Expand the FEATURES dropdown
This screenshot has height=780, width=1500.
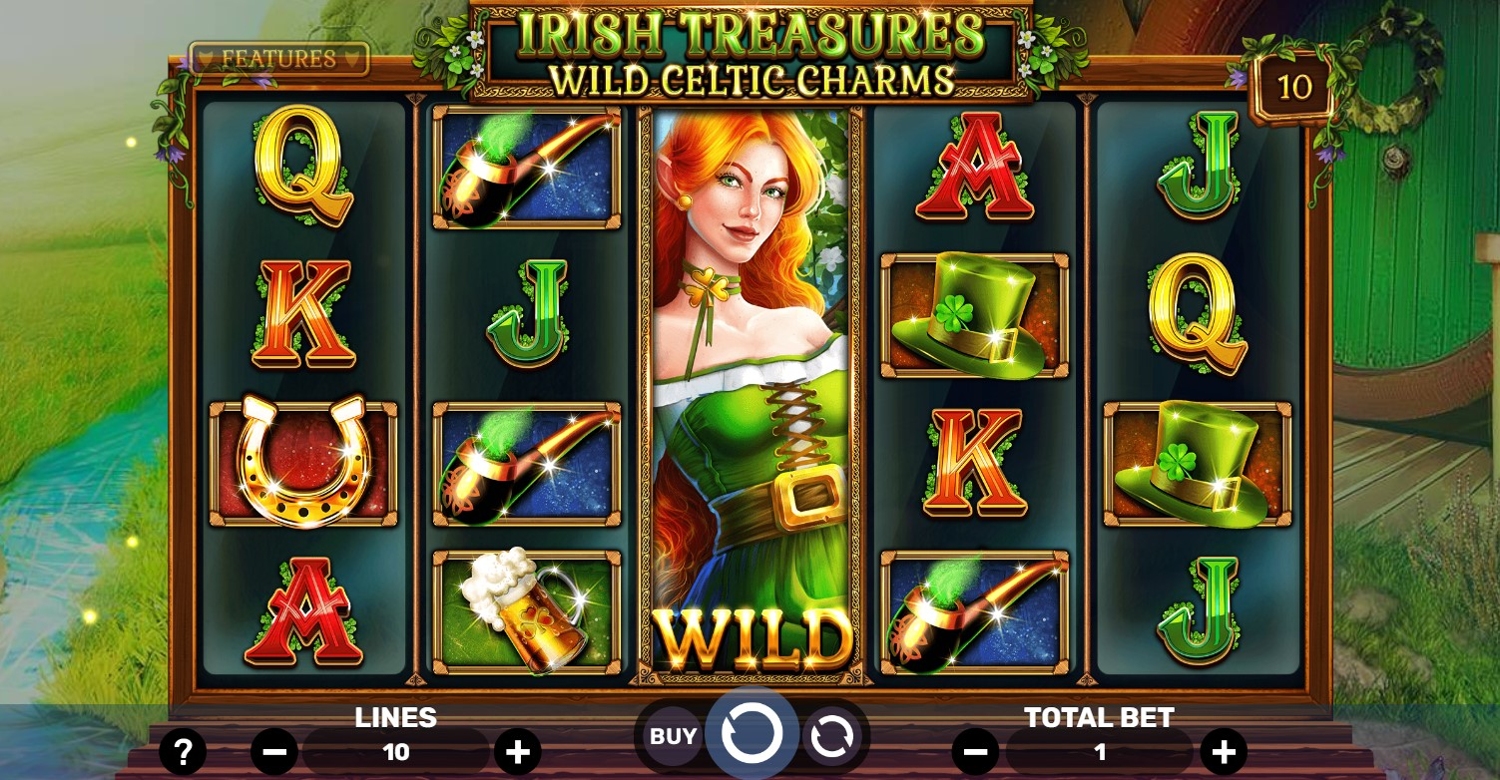(279, 59)
